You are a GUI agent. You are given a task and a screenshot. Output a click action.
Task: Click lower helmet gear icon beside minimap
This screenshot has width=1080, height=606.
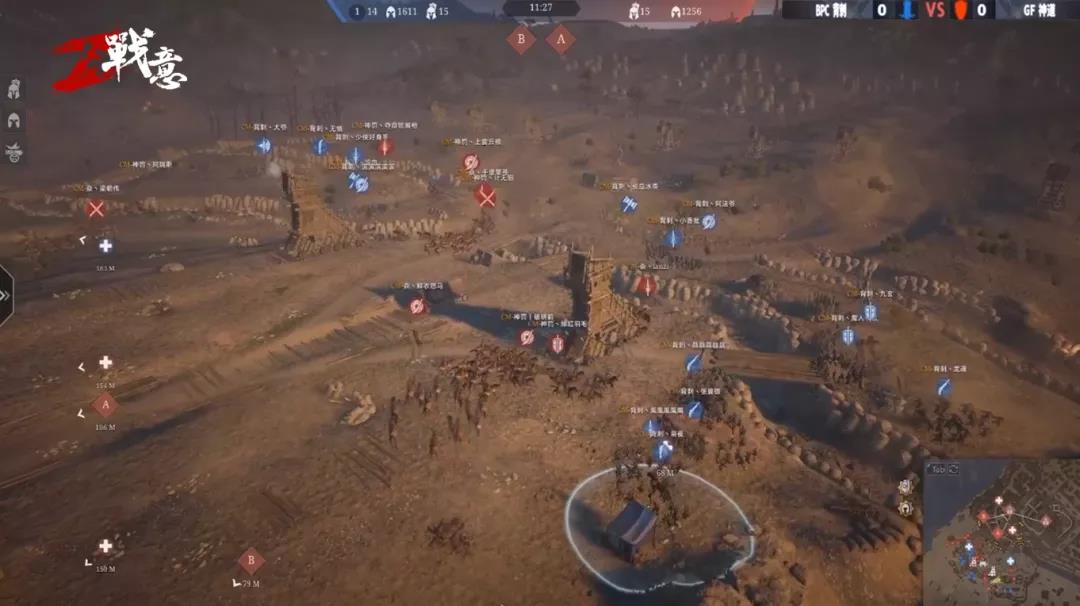coord(905,508)
